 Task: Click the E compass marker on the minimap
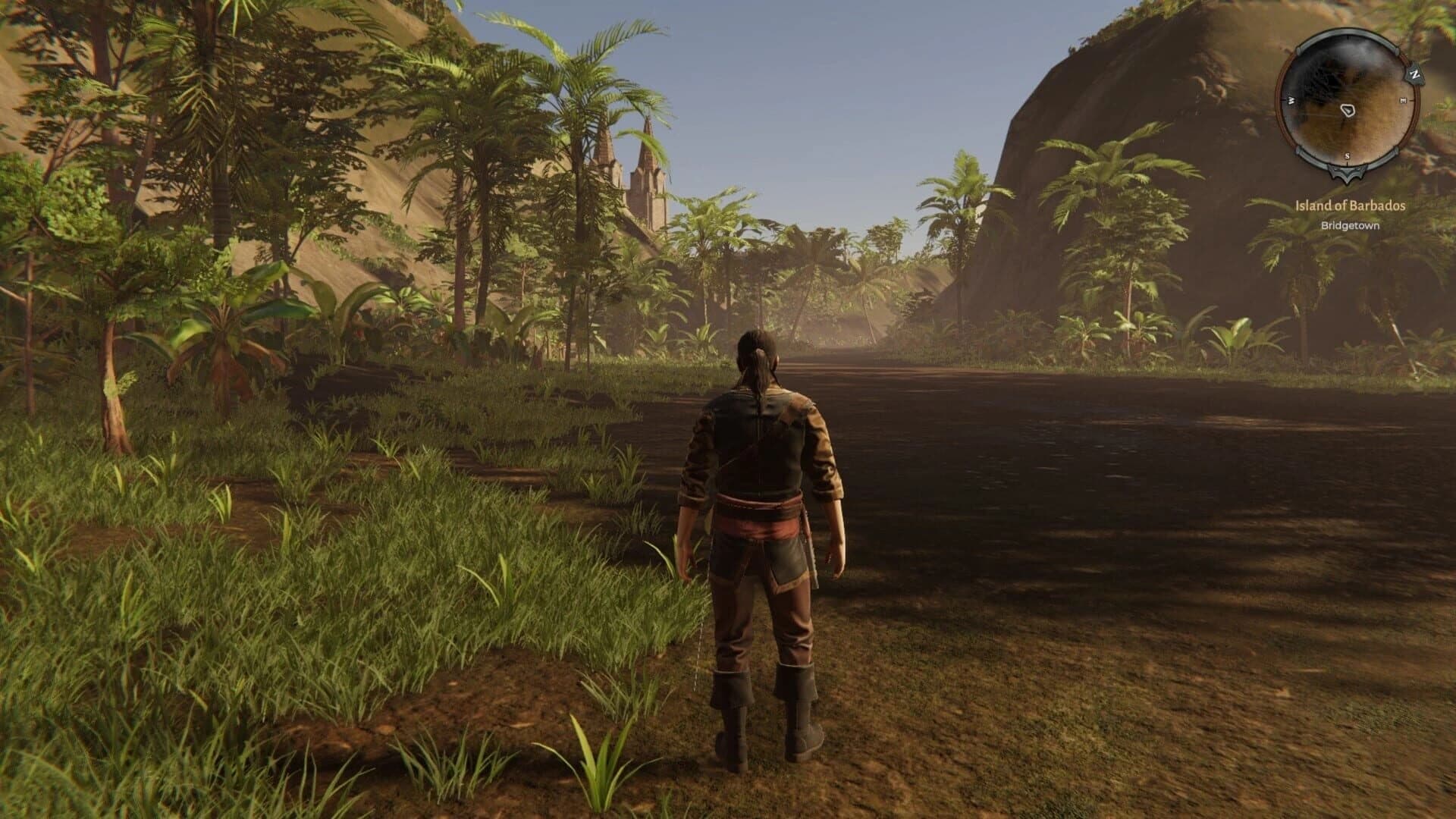1403,99
